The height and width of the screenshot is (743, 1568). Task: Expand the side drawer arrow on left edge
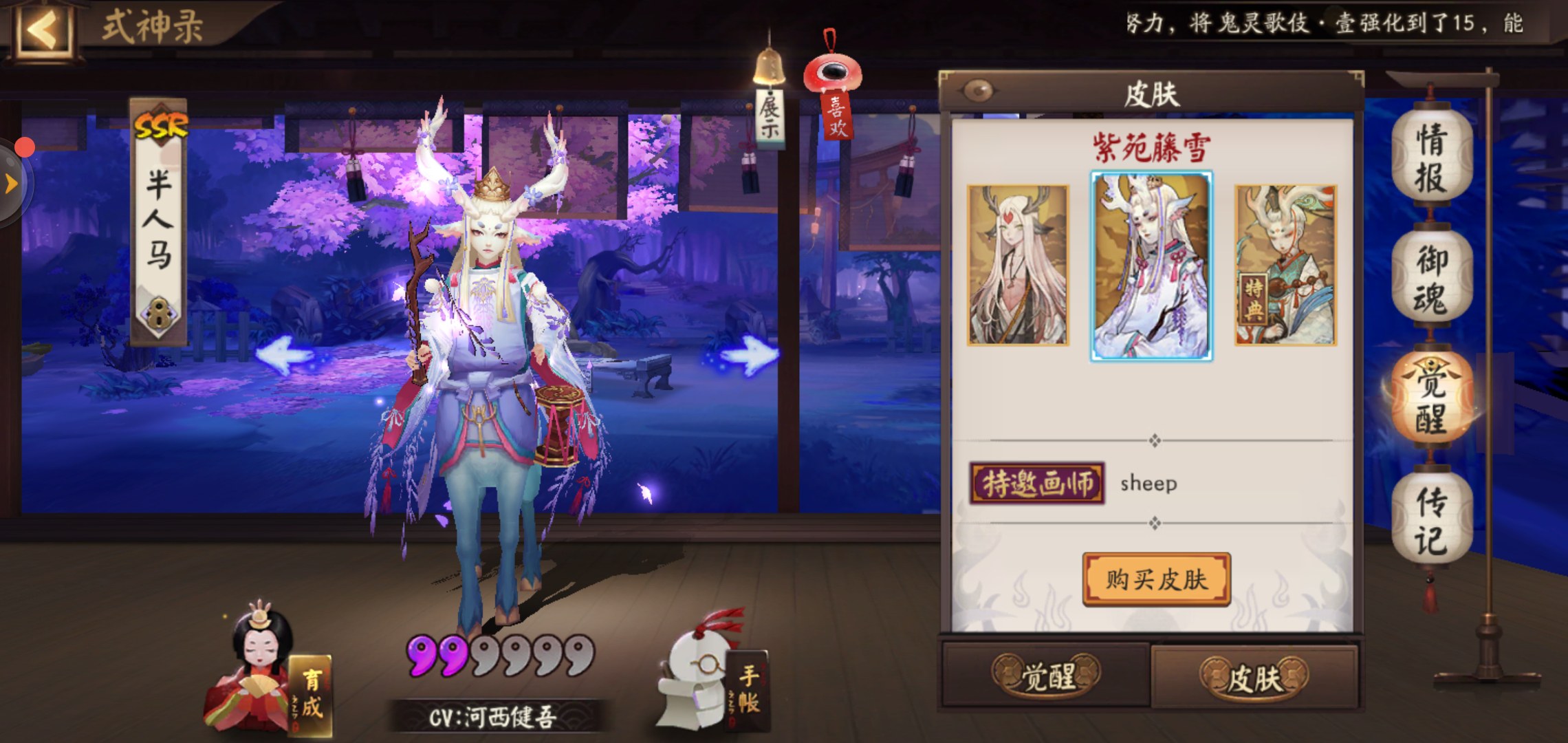coord(11,184)
